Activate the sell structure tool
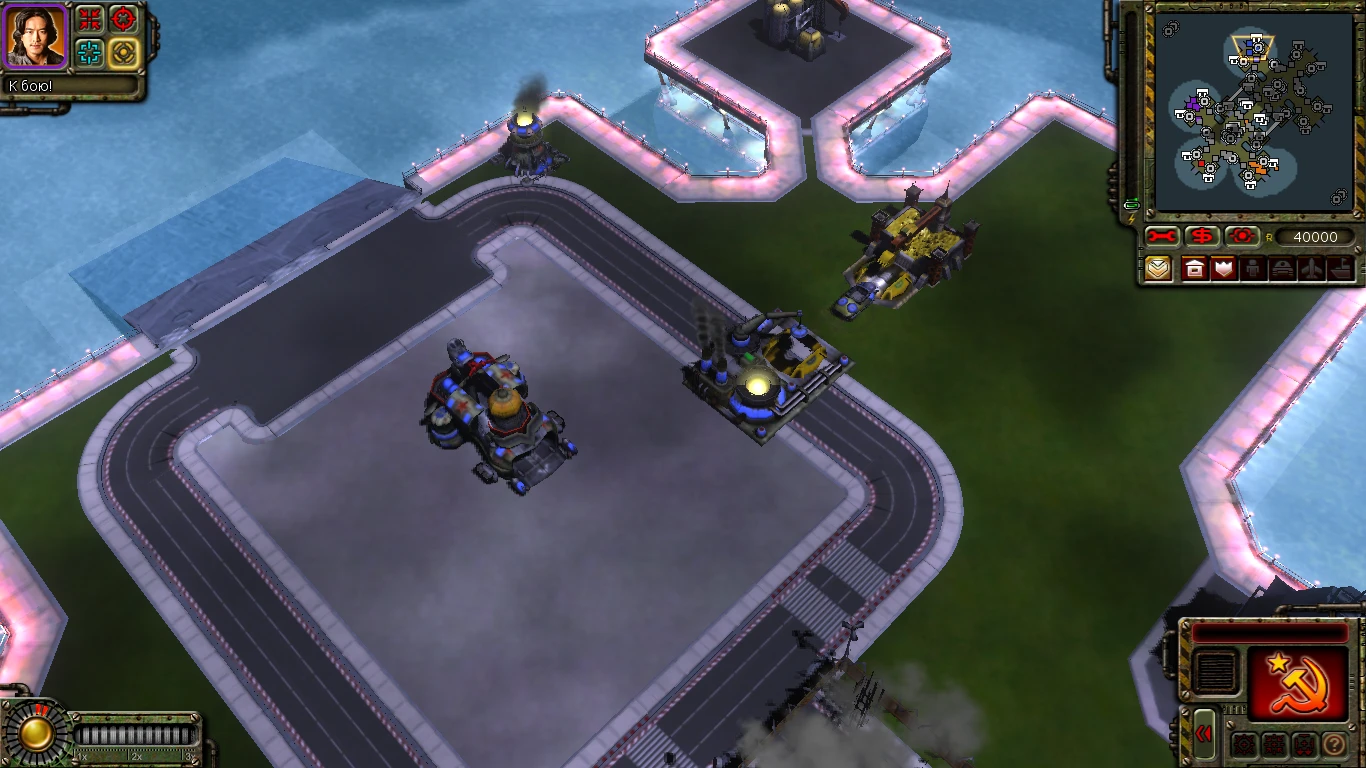Screen dimensions: 1366x768 coord(1202,236)
